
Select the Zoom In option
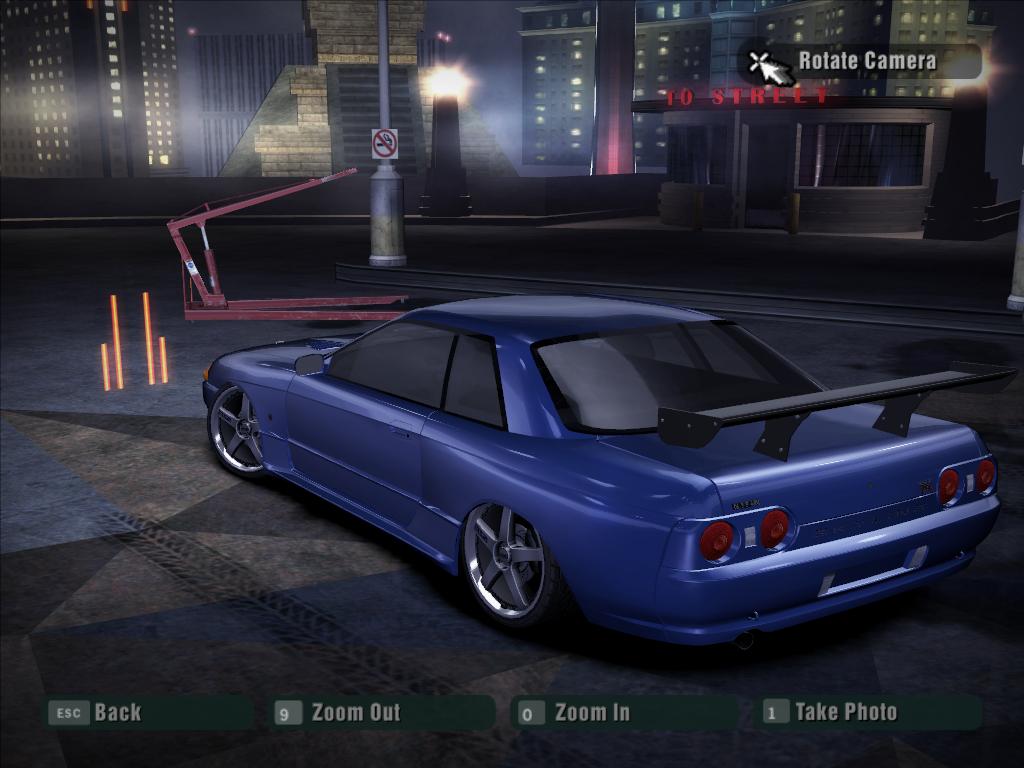(x=591, y=713)
